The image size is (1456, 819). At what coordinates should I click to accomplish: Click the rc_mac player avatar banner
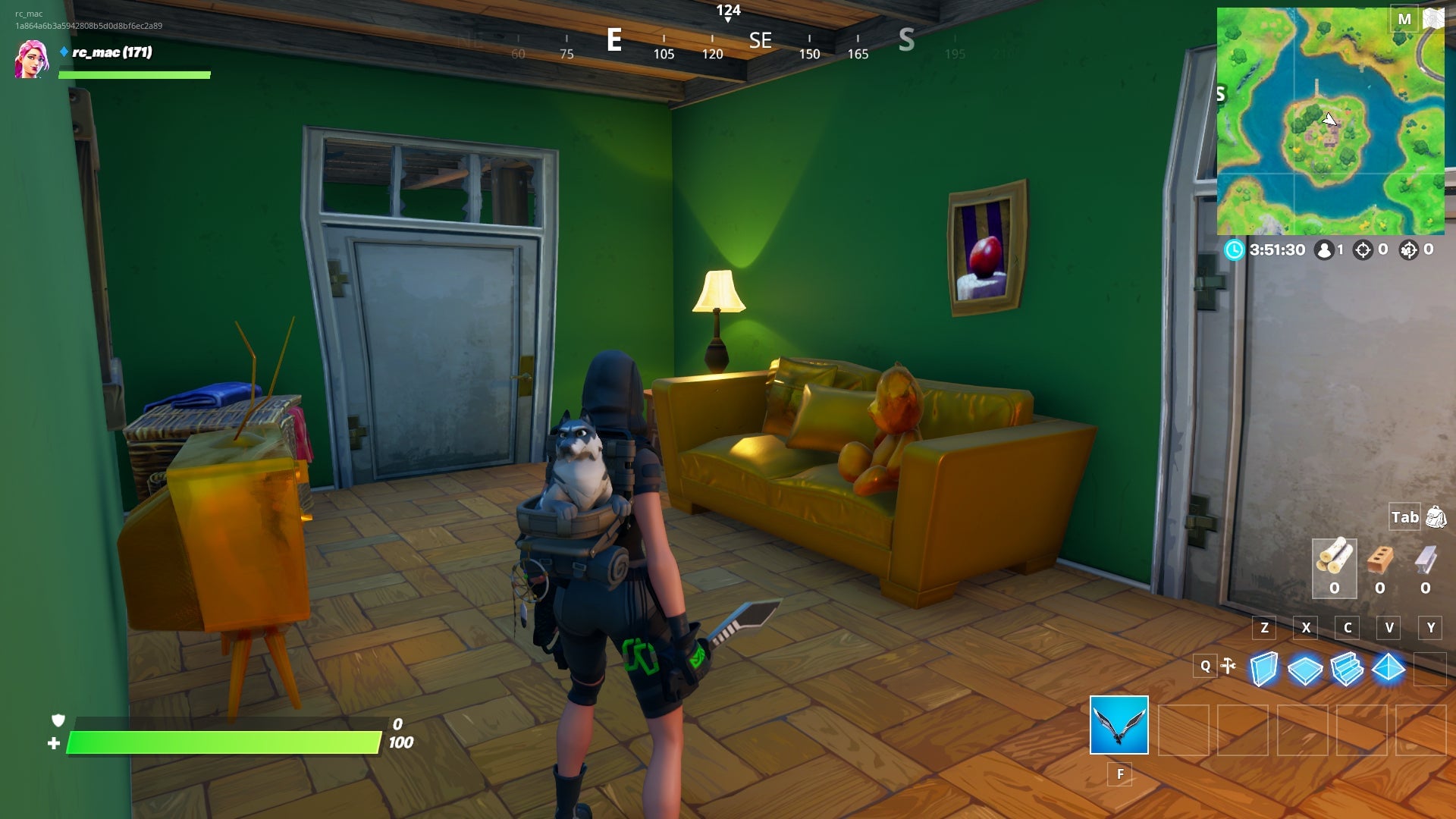pyautogui.click(x=30, y=61)
